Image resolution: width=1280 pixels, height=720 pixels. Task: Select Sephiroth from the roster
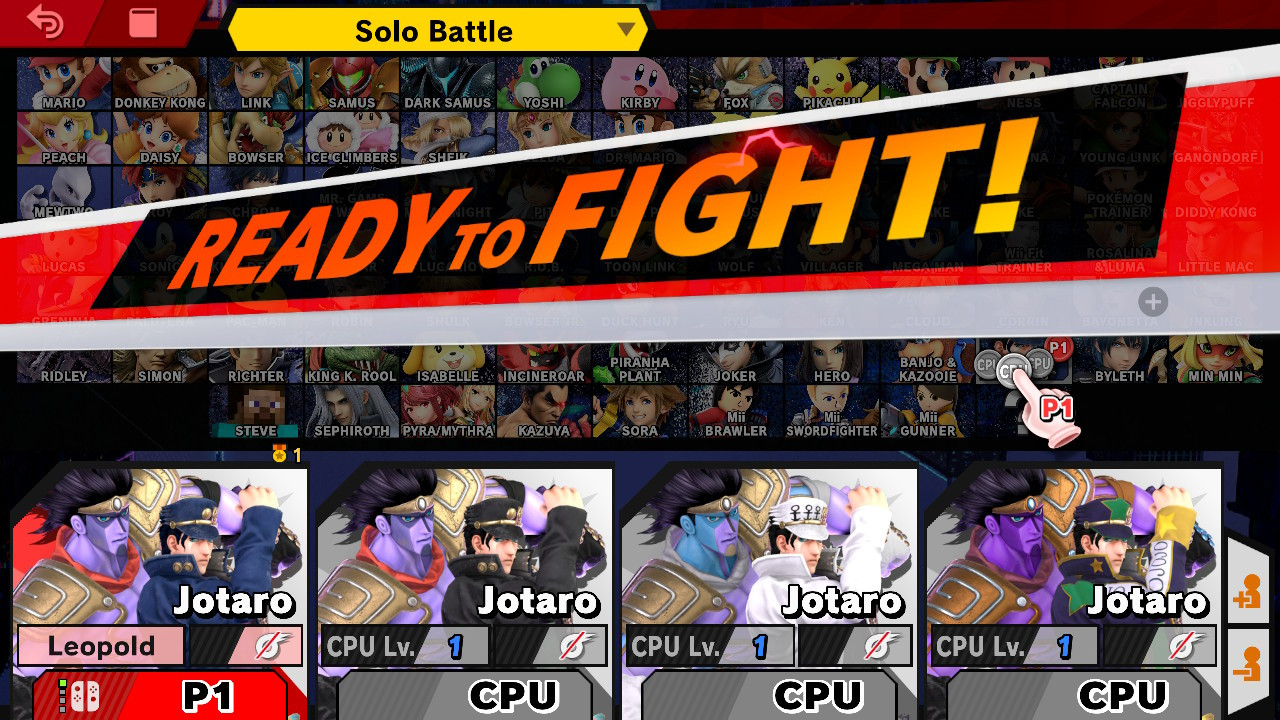[x=352, y=410]
